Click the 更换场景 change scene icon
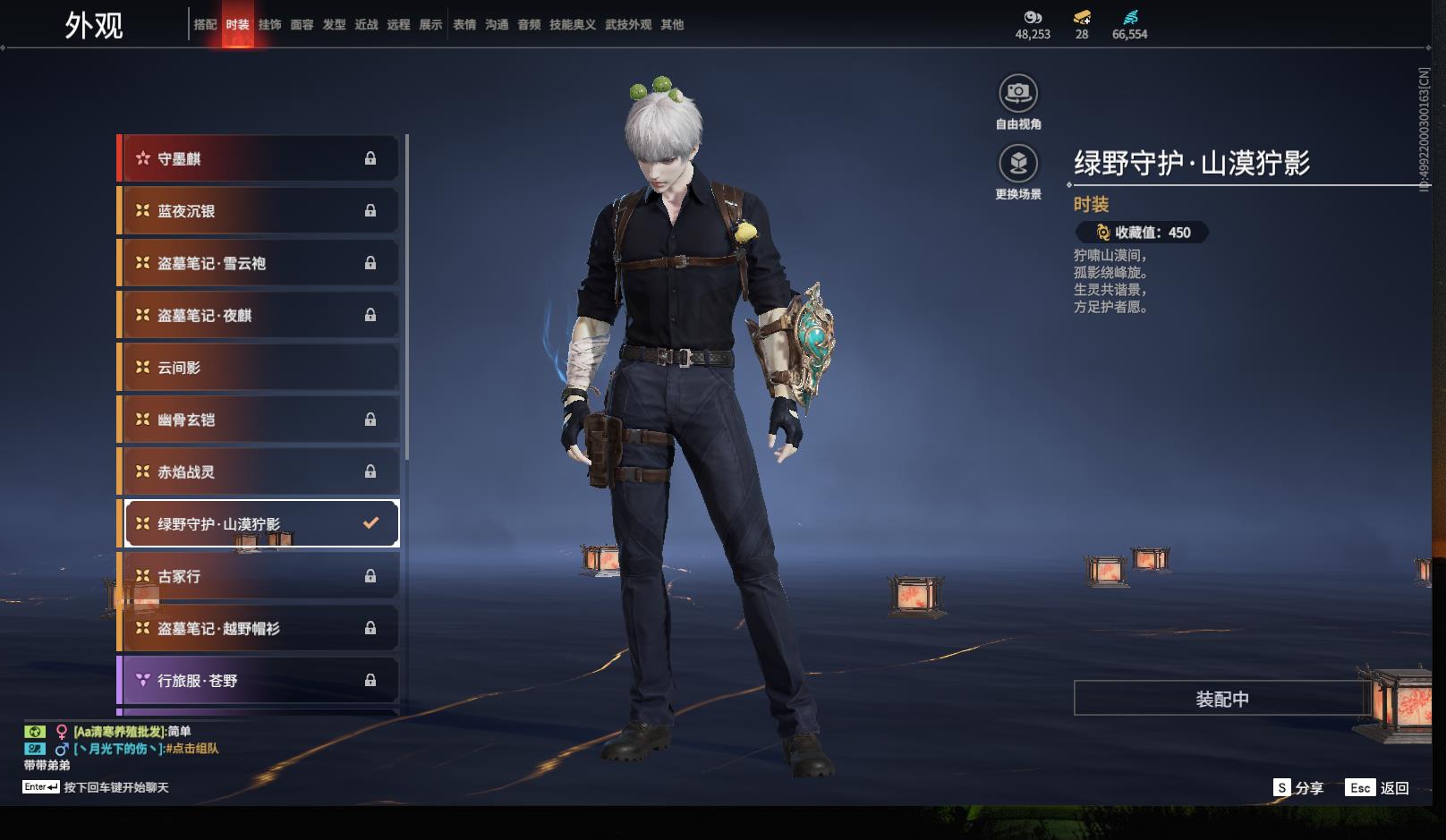Viewport: 1446px width, 840px height. pyautogui.click(x=1018, y=164)
